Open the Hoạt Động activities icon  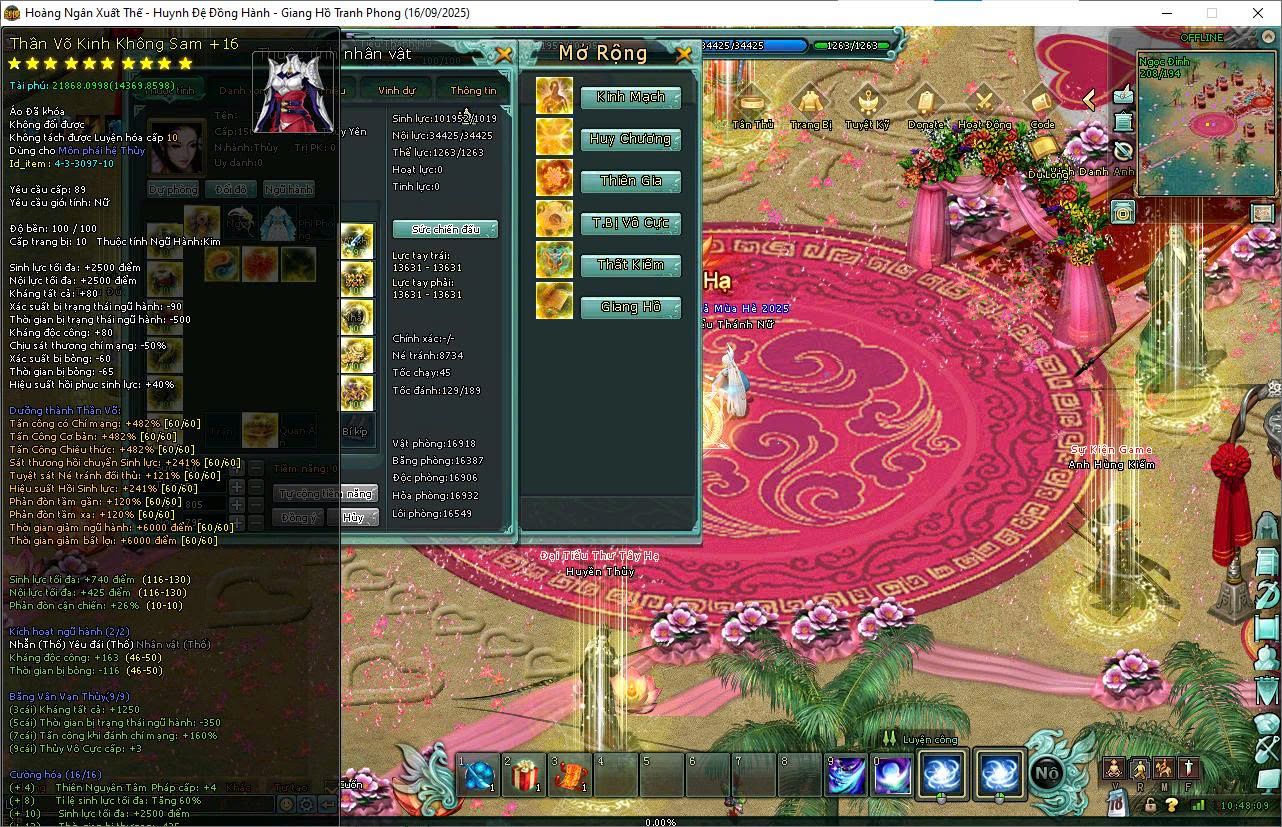(984, 104)
